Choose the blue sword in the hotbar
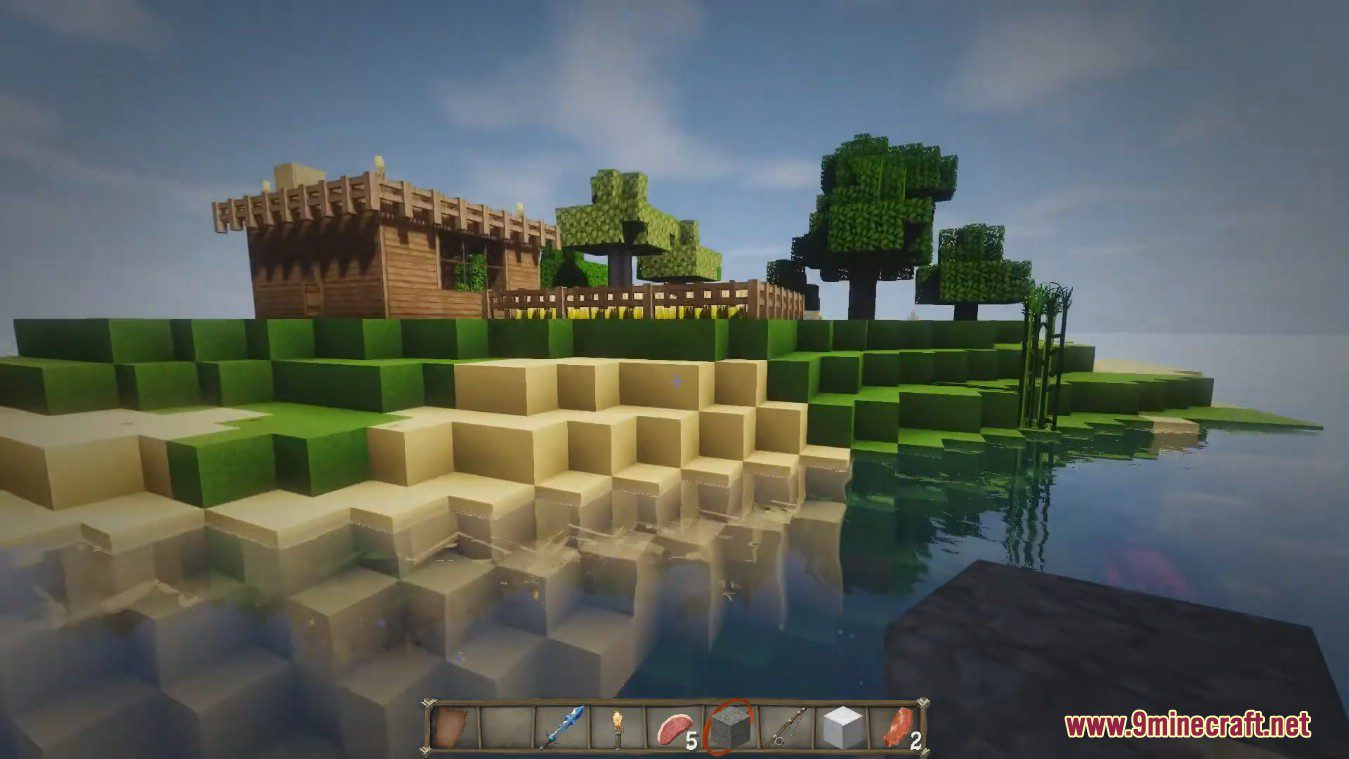The height and width of the screenshot is (759, 1349). tap(560, 728)
